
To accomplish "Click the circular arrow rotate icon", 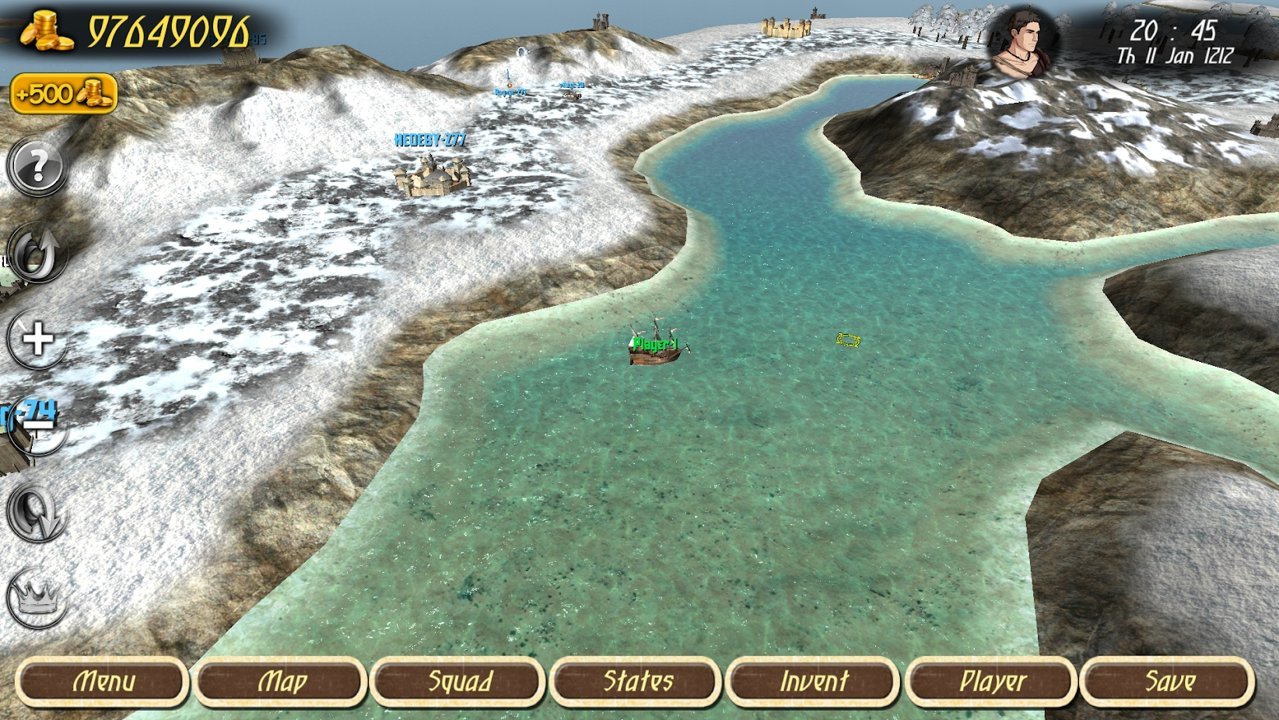I will 38,253.
